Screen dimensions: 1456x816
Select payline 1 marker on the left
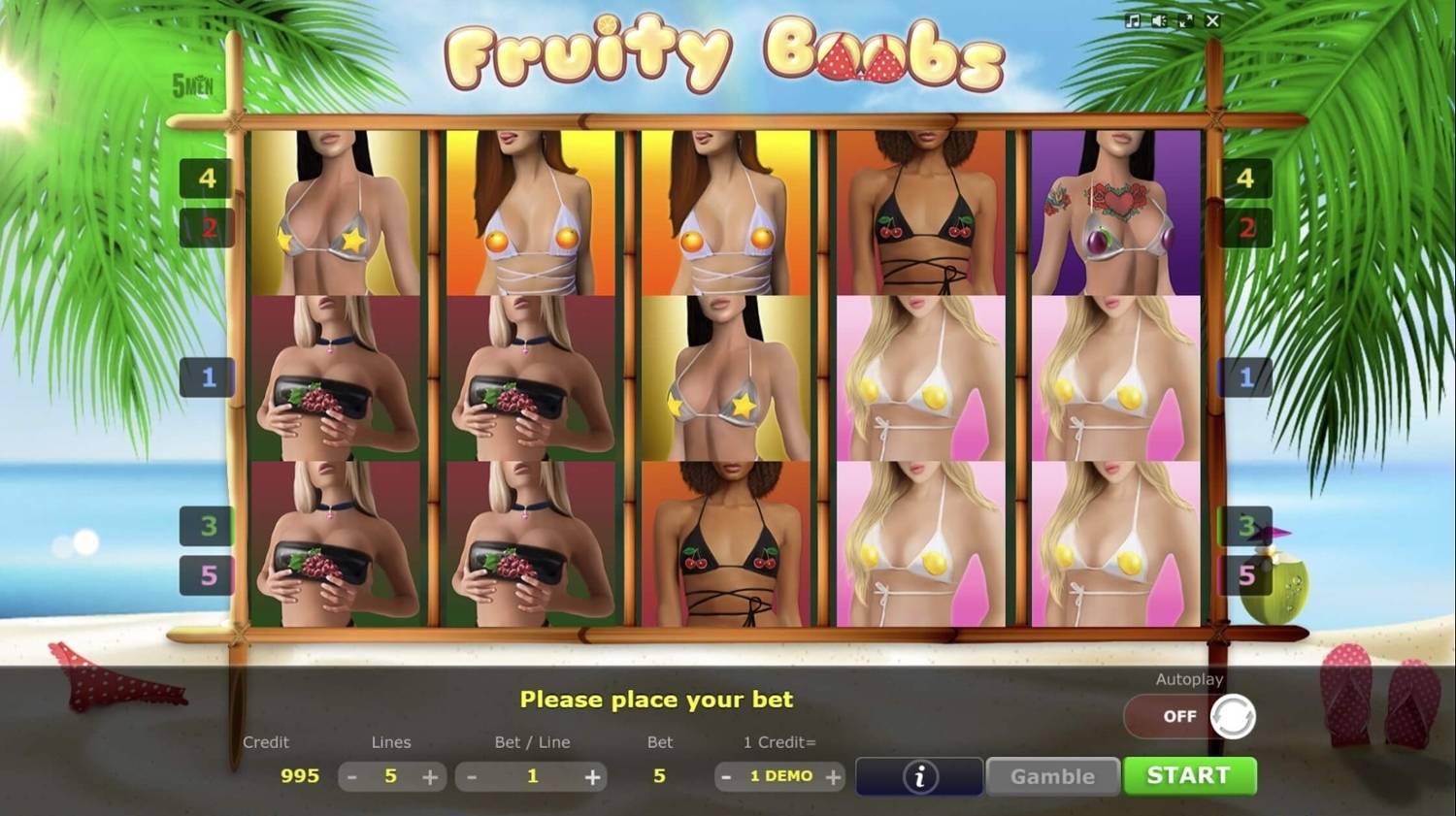[207, 377]
